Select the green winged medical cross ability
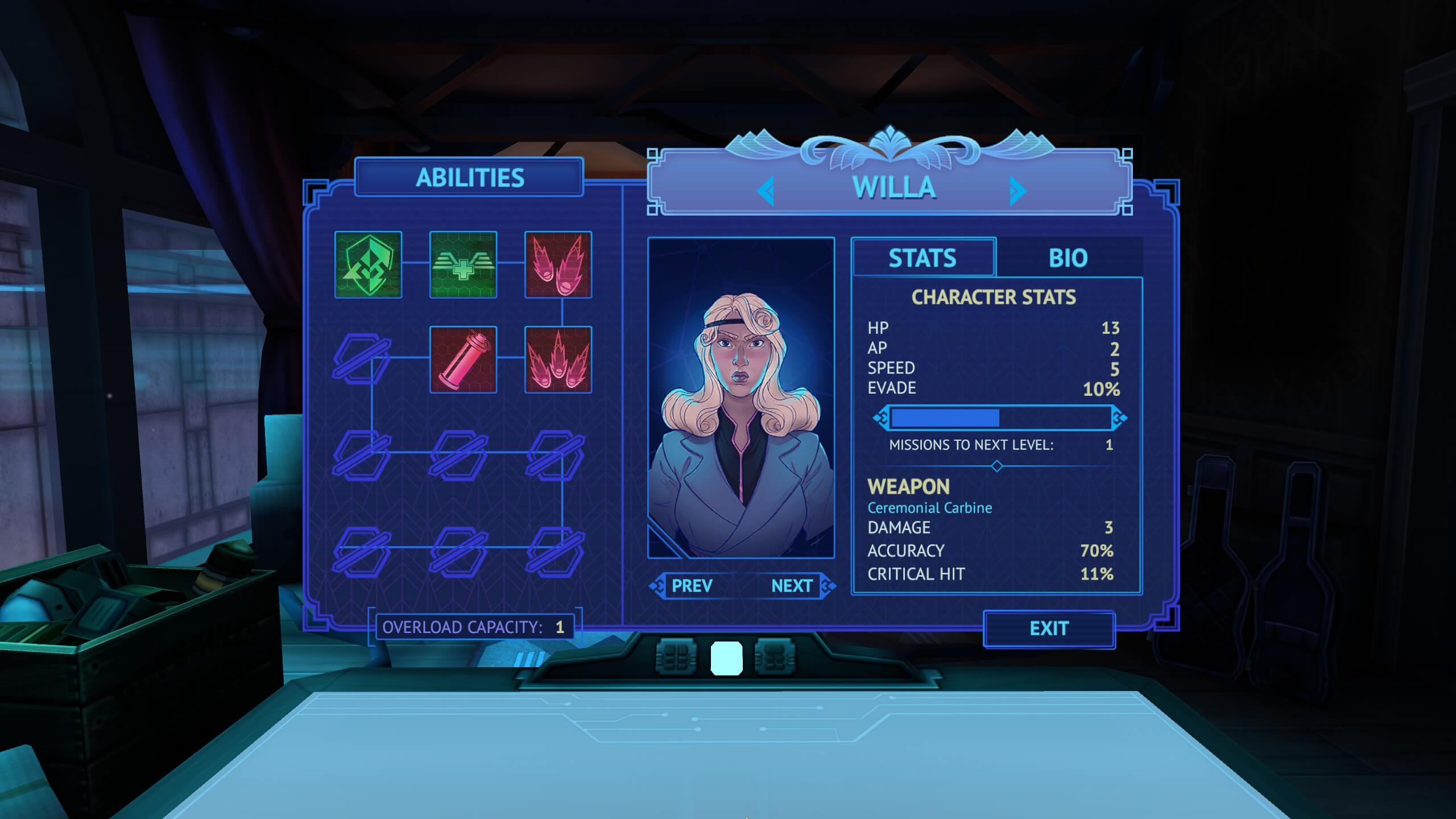The image size is (1456, 819). click(x=463, y=265)
